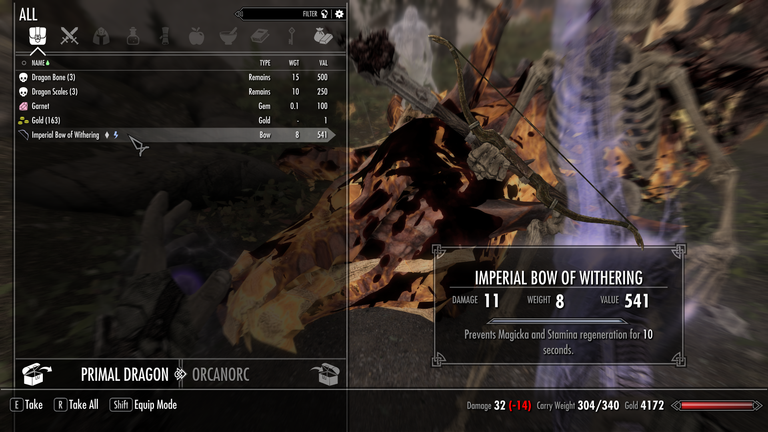
Task: Sort the list by the VAL column
Action: [x=322, y=62]
